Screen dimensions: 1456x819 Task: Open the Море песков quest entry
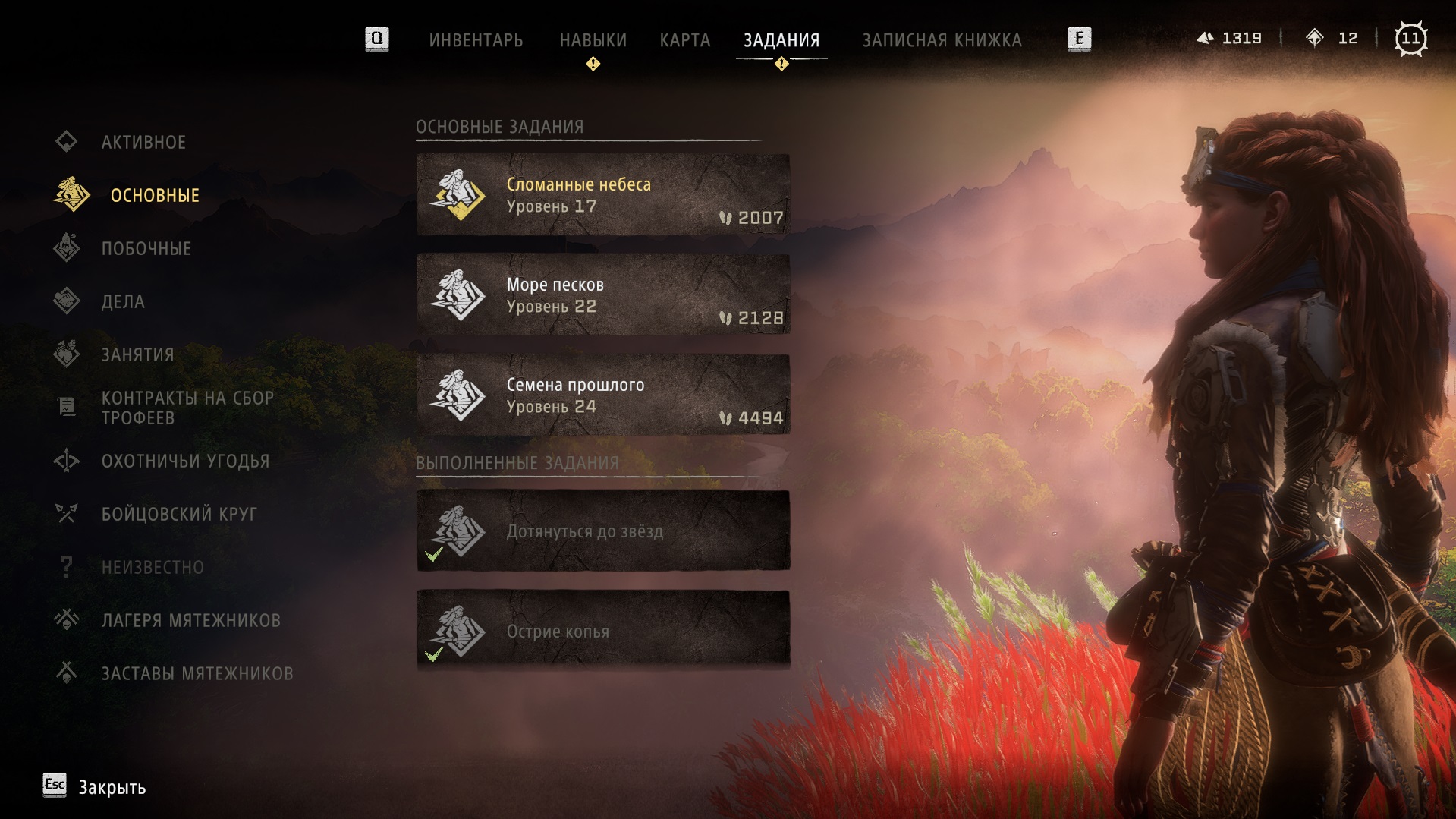602,295
